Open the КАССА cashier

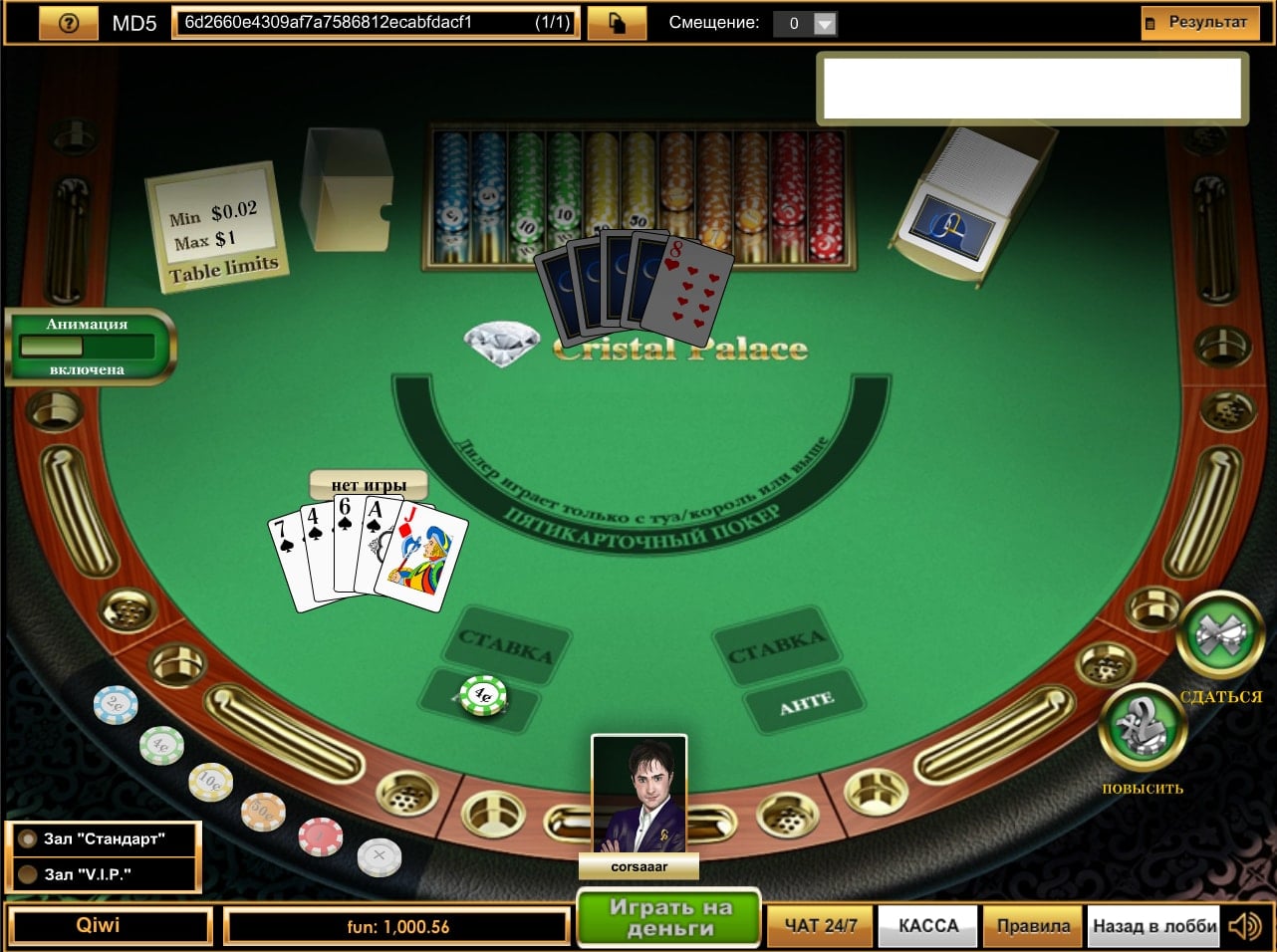tap(928, 926)
